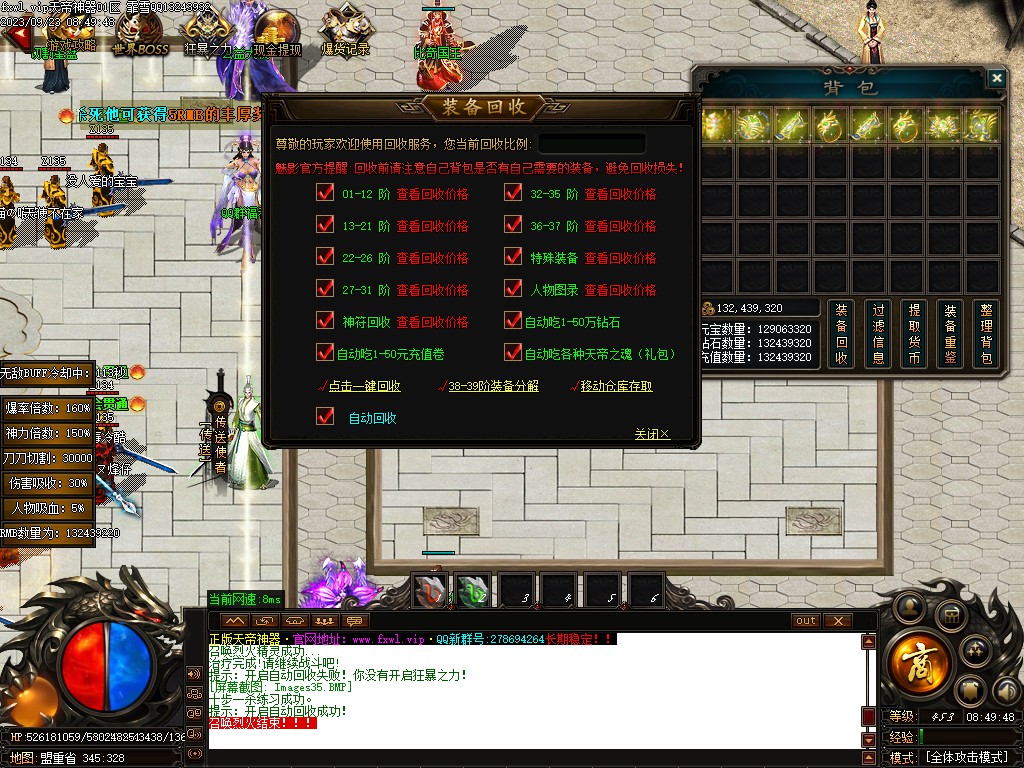This screenshot has height=768, width=1024.
Task: Open the 爆货记录 icon
Action: (344, 35)
